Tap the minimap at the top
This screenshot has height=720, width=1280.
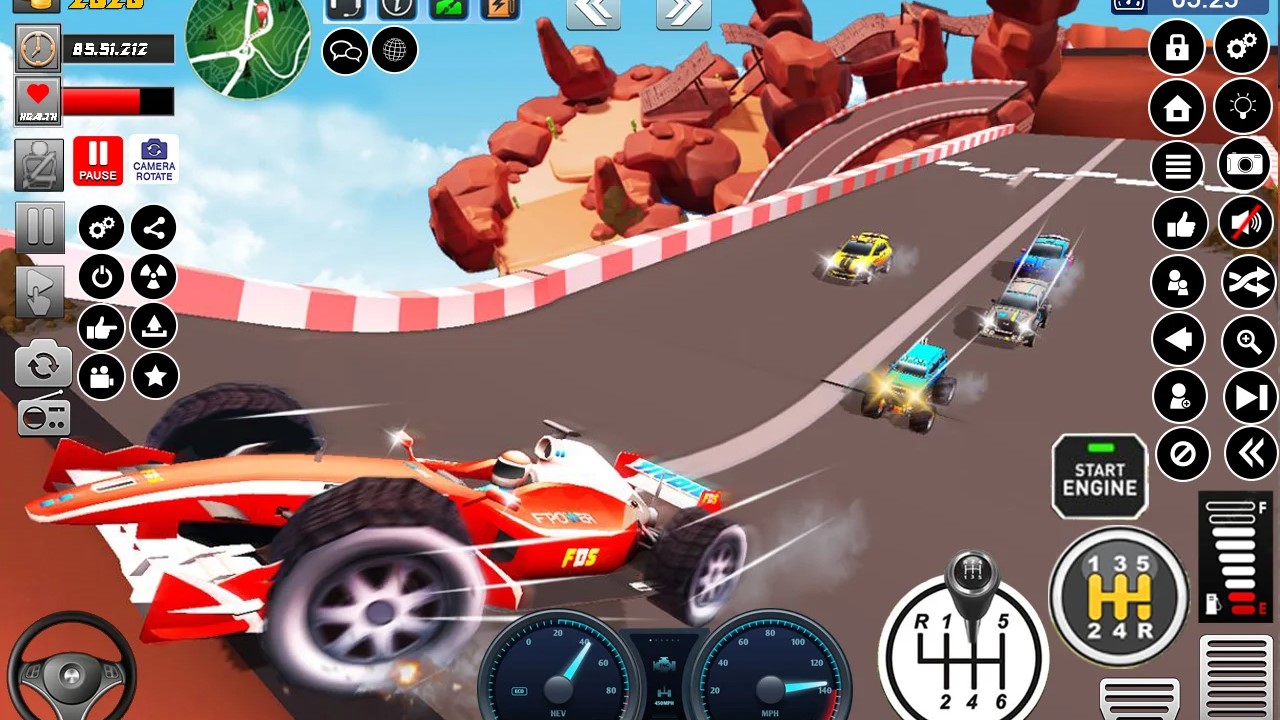click(249, 47)
